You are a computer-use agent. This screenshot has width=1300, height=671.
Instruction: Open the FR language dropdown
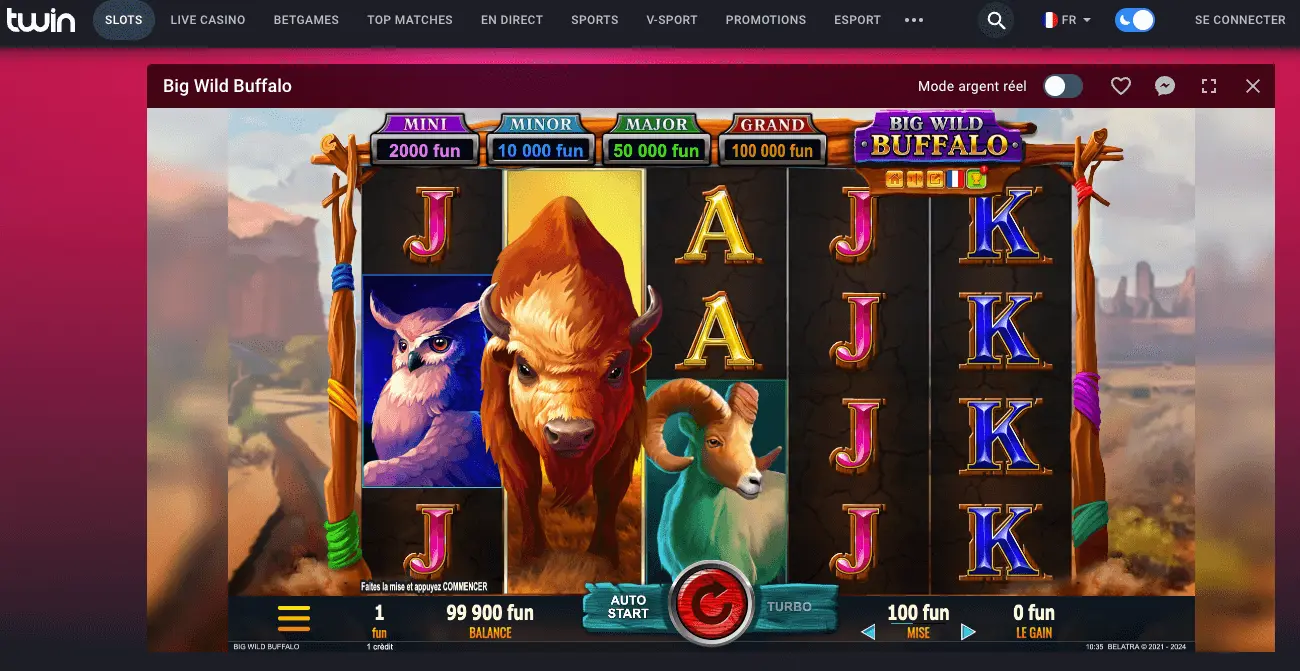[1067, 20]
